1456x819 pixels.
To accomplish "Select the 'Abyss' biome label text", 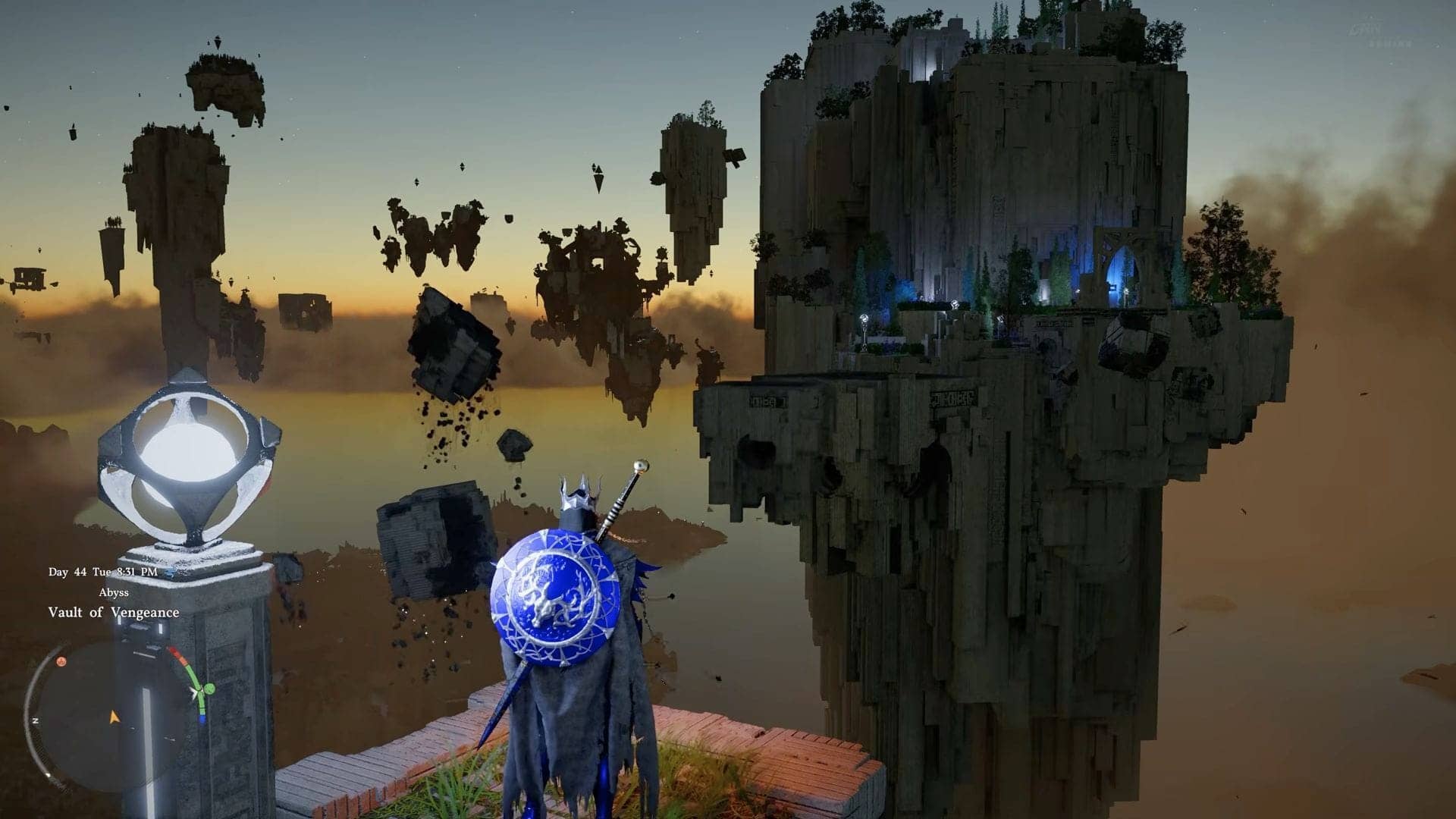I will tap(114, 592).
